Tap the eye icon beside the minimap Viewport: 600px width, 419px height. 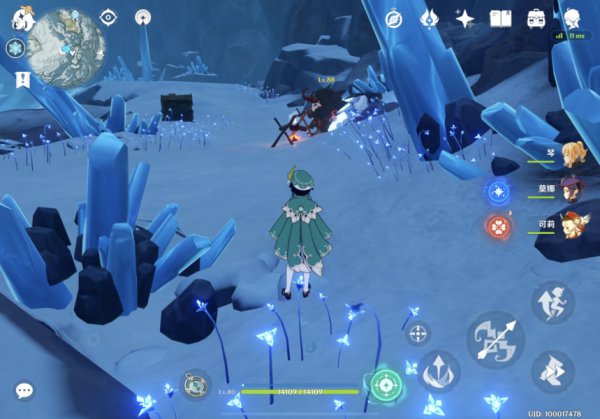tap(109, 17)
